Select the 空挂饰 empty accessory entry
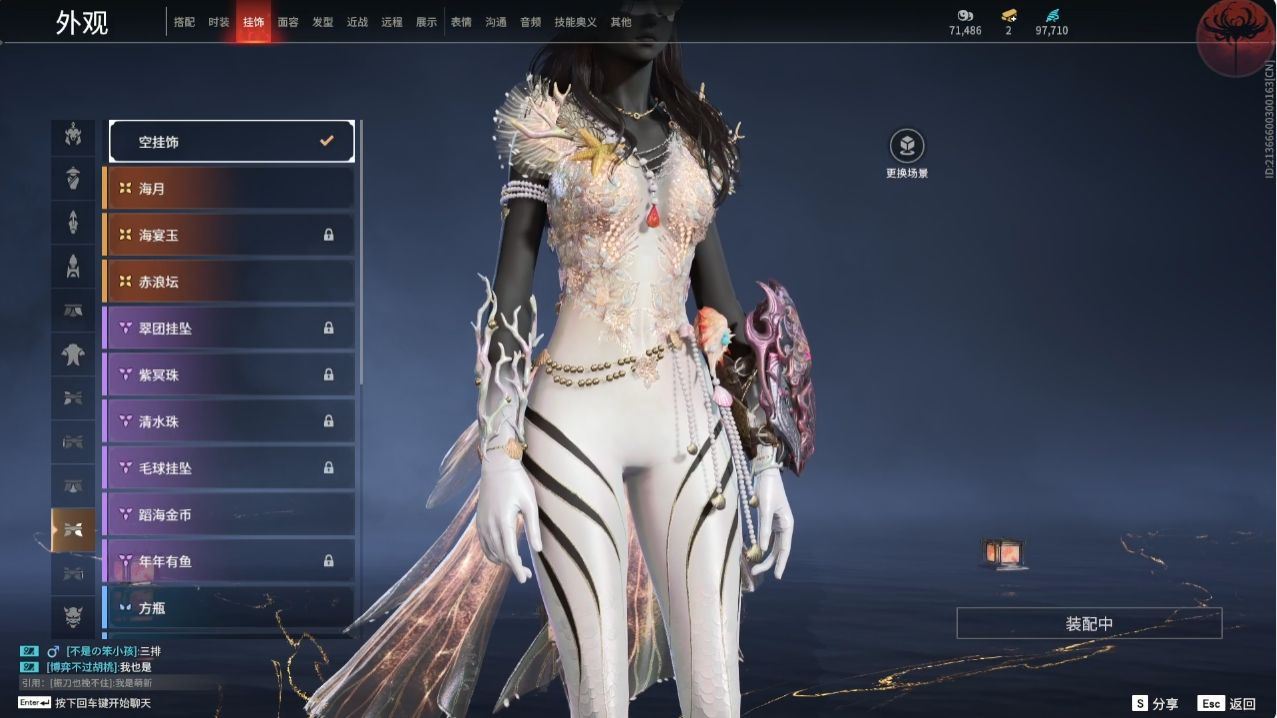This screenshot has height=718, width=1277. click(231, 142)
